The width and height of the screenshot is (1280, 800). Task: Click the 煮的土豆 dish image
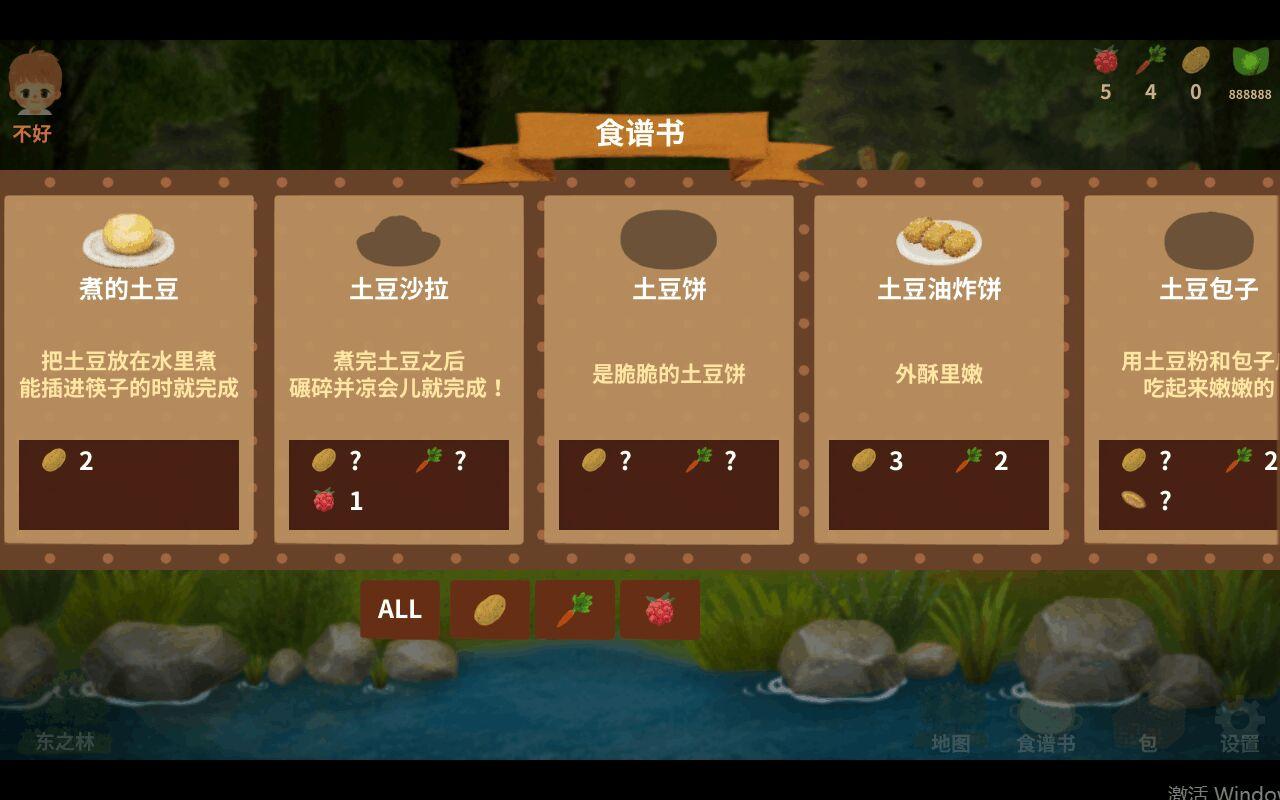click(x=128, y=236)
